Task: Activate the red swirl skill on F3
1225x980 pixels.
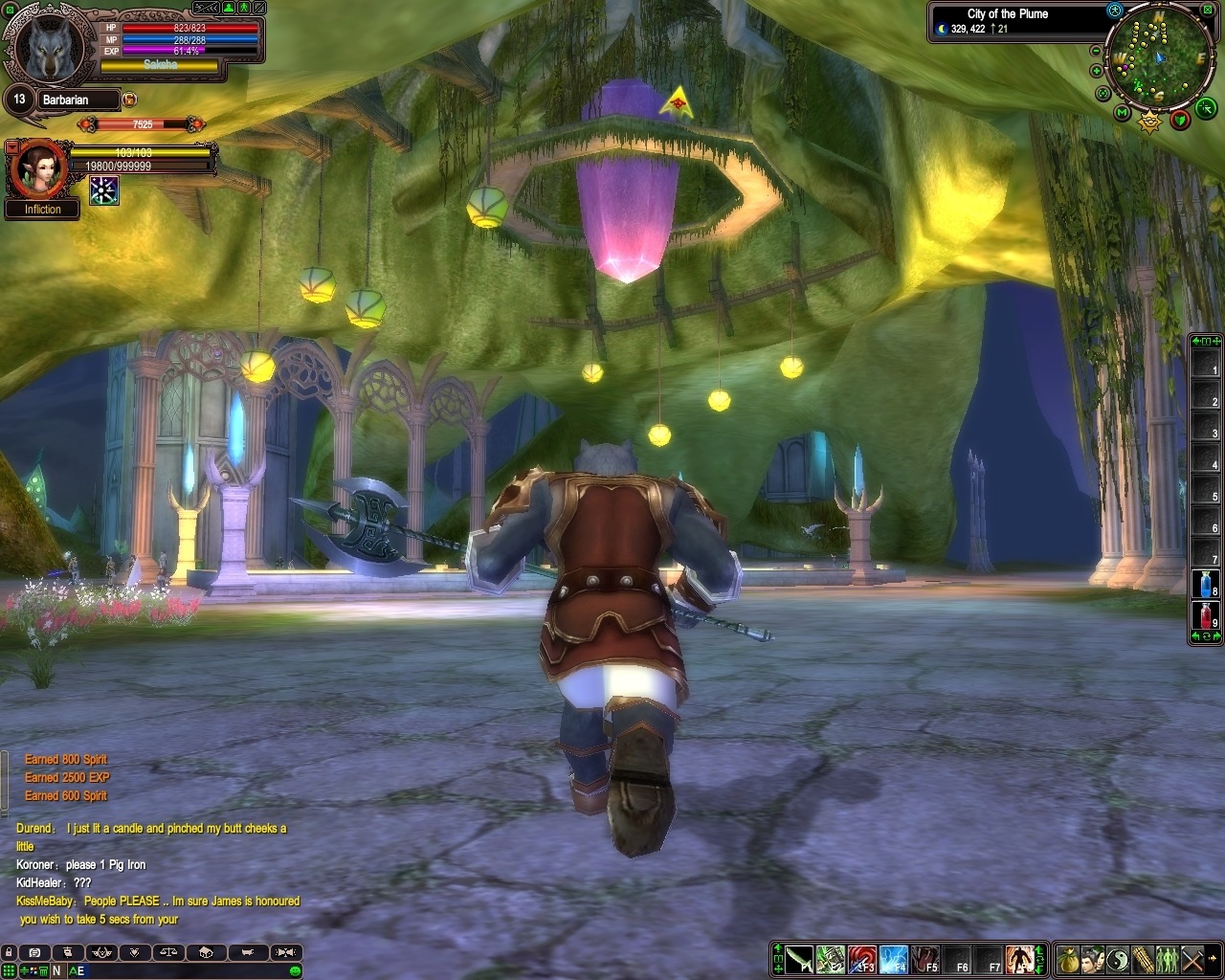Action: coord(861,958)
